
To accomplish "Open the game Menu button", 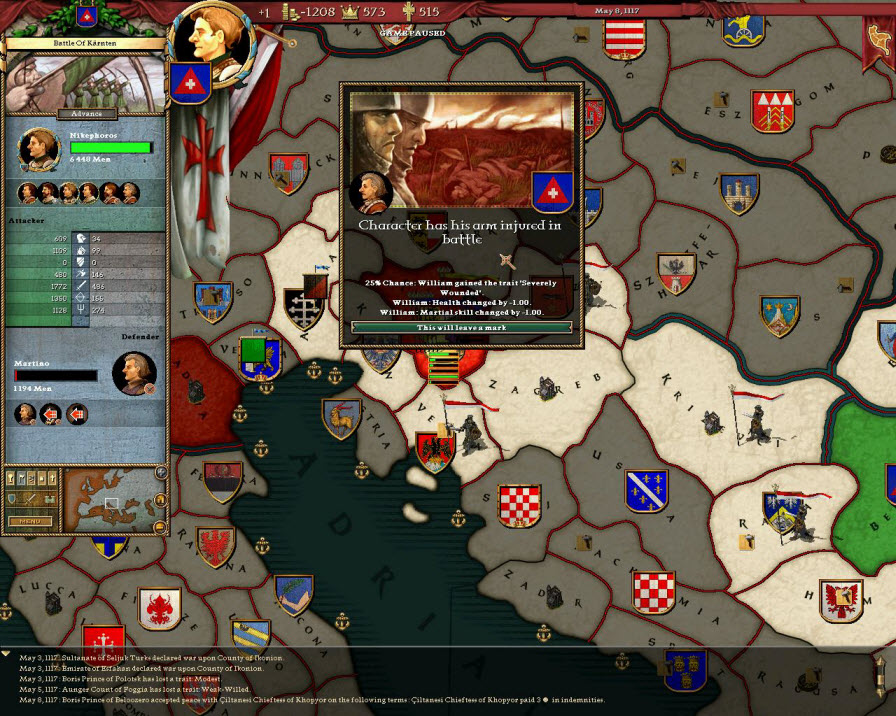I will coord(31,521).
